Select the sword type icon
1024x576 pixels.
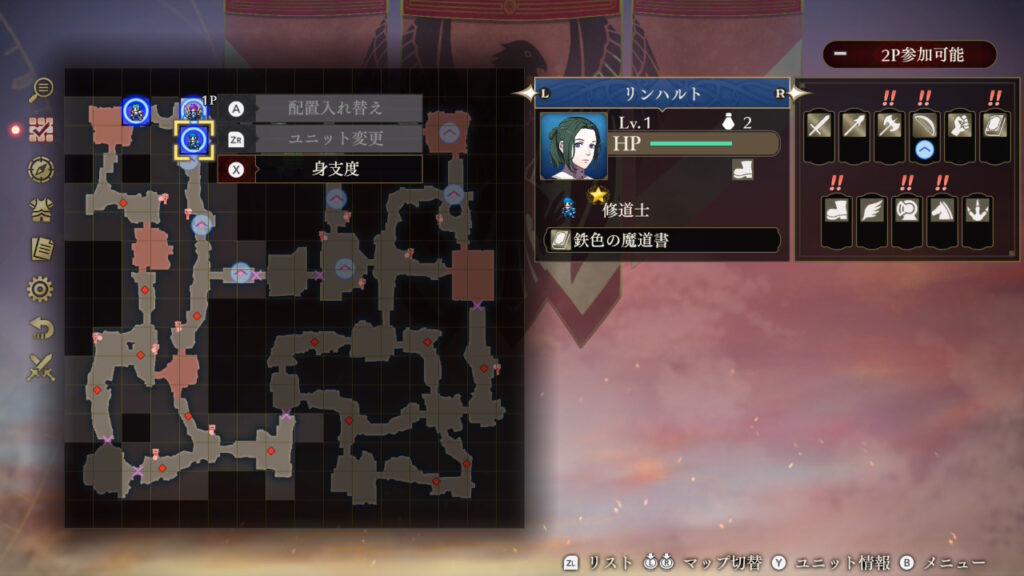tap(819, 124)
